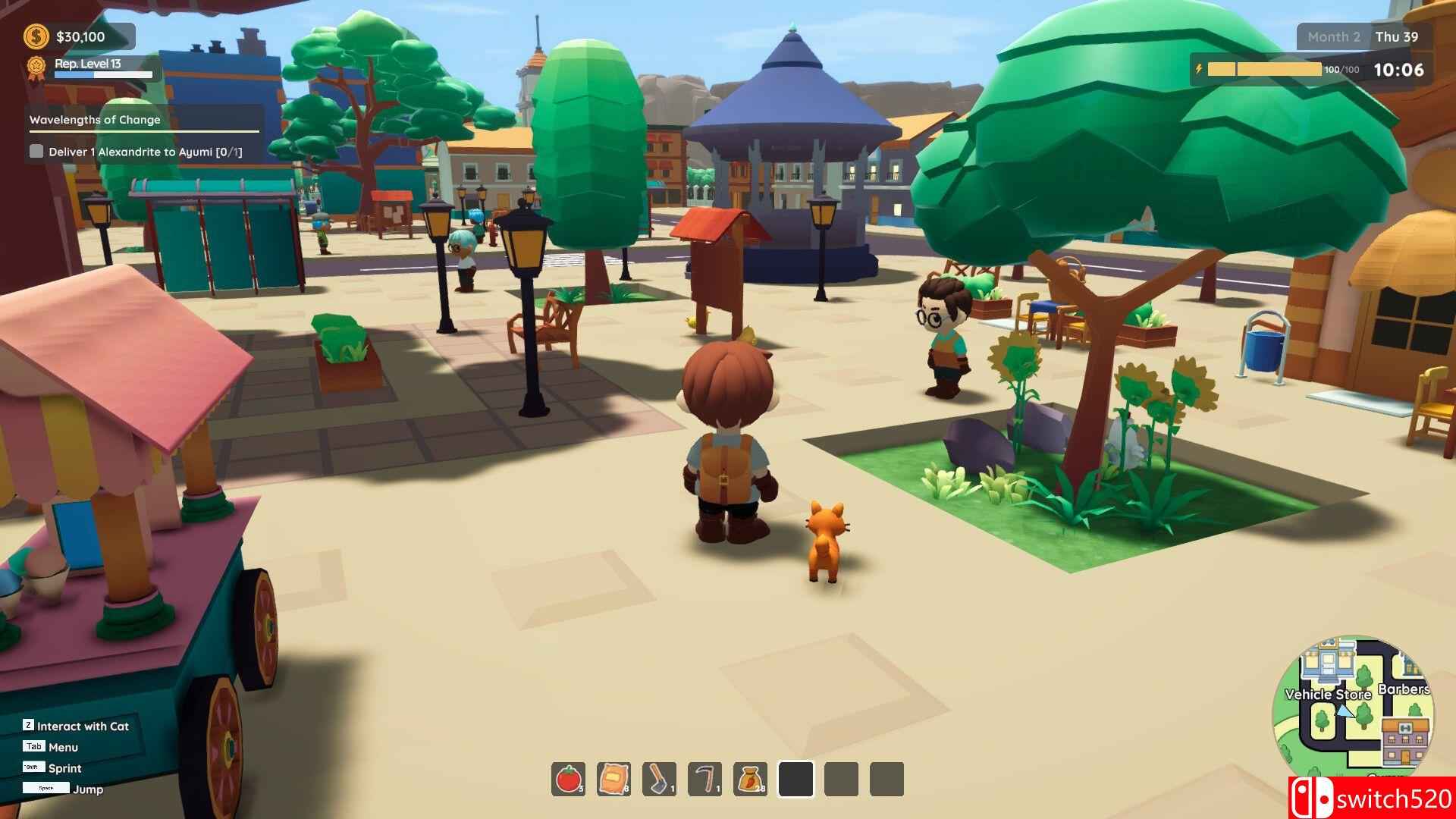Click the Vehicle Store label on minimap
Viewport: 1456px width, 819px height.
1327,694
